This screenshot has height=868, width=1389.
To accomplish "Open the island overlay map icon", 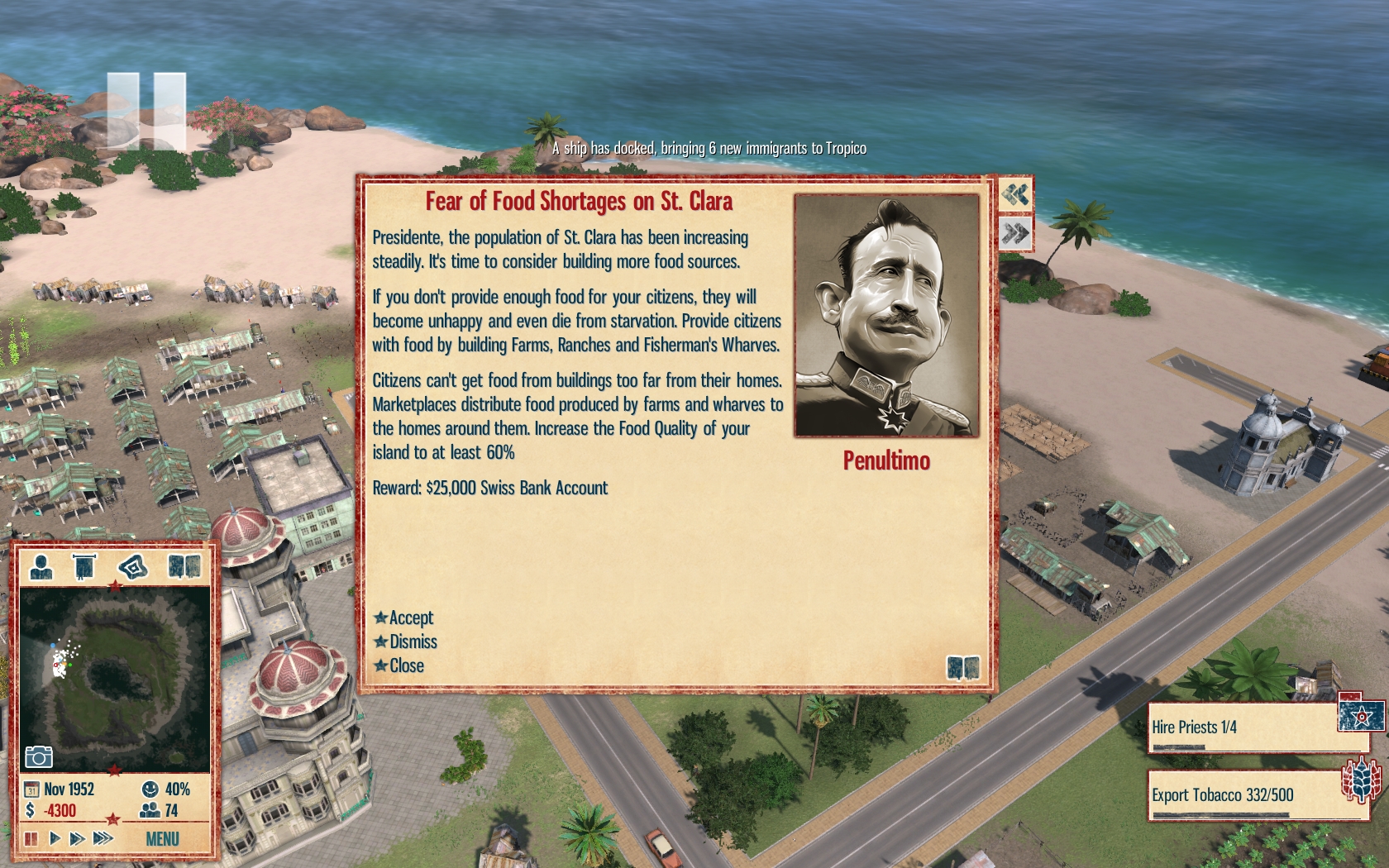I will 132,567.
